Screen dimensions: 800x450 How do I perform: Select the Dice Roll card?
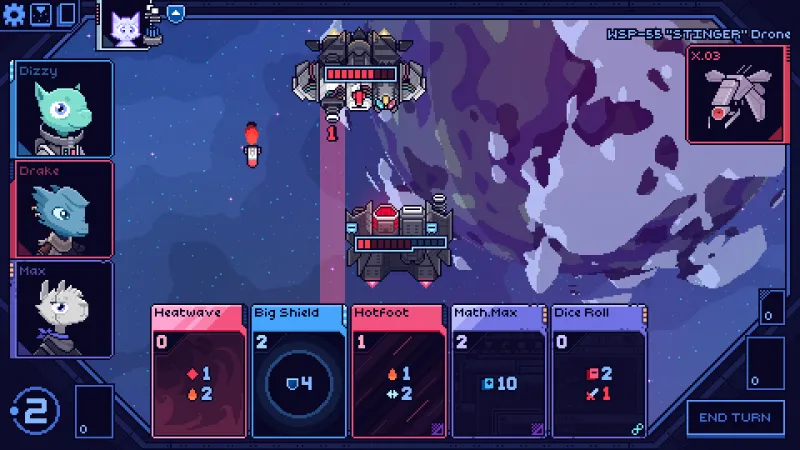click(598, 371)
